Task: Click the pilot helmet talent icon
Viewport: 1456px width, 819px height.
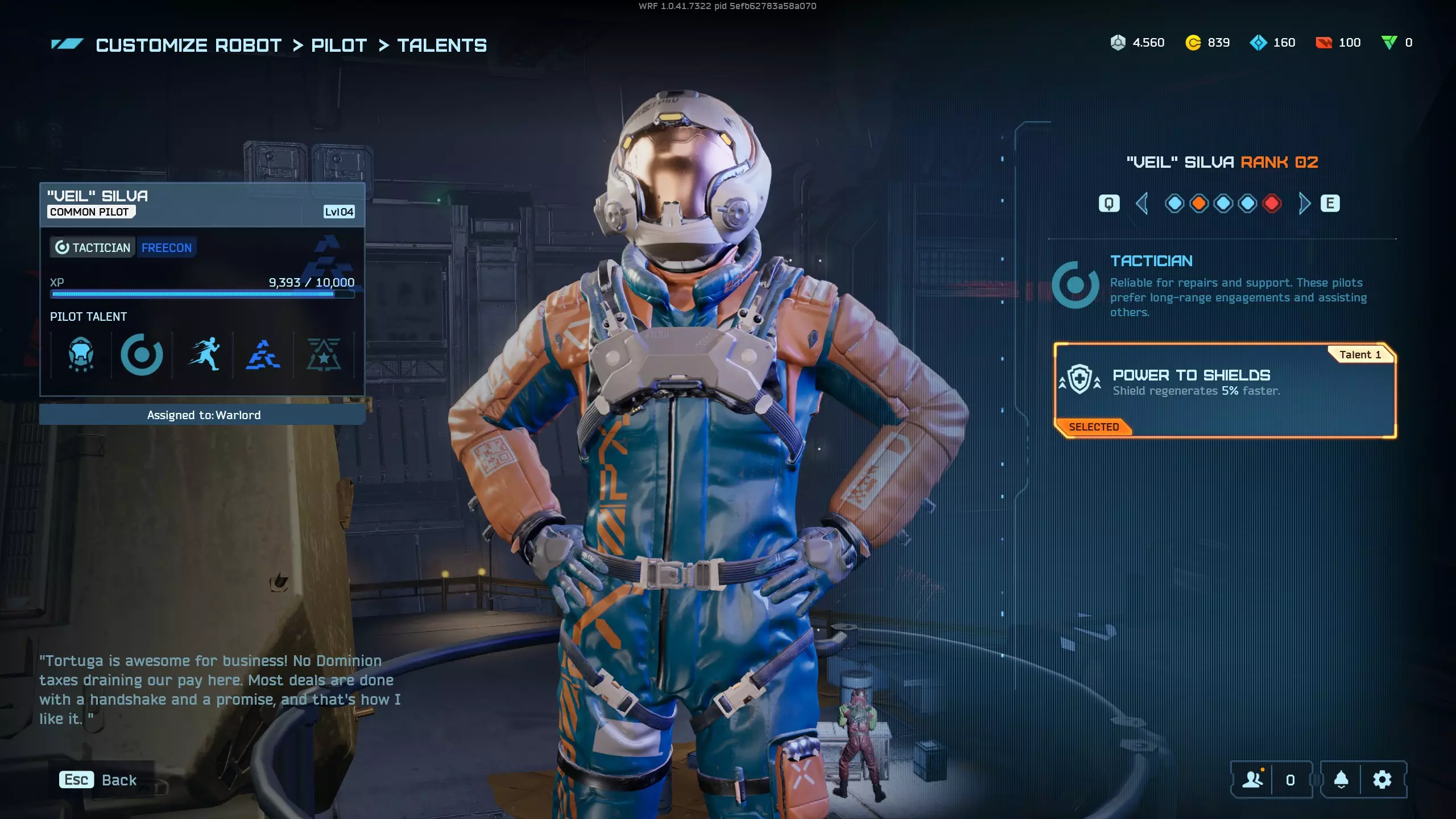Action: tap(81, 355)
